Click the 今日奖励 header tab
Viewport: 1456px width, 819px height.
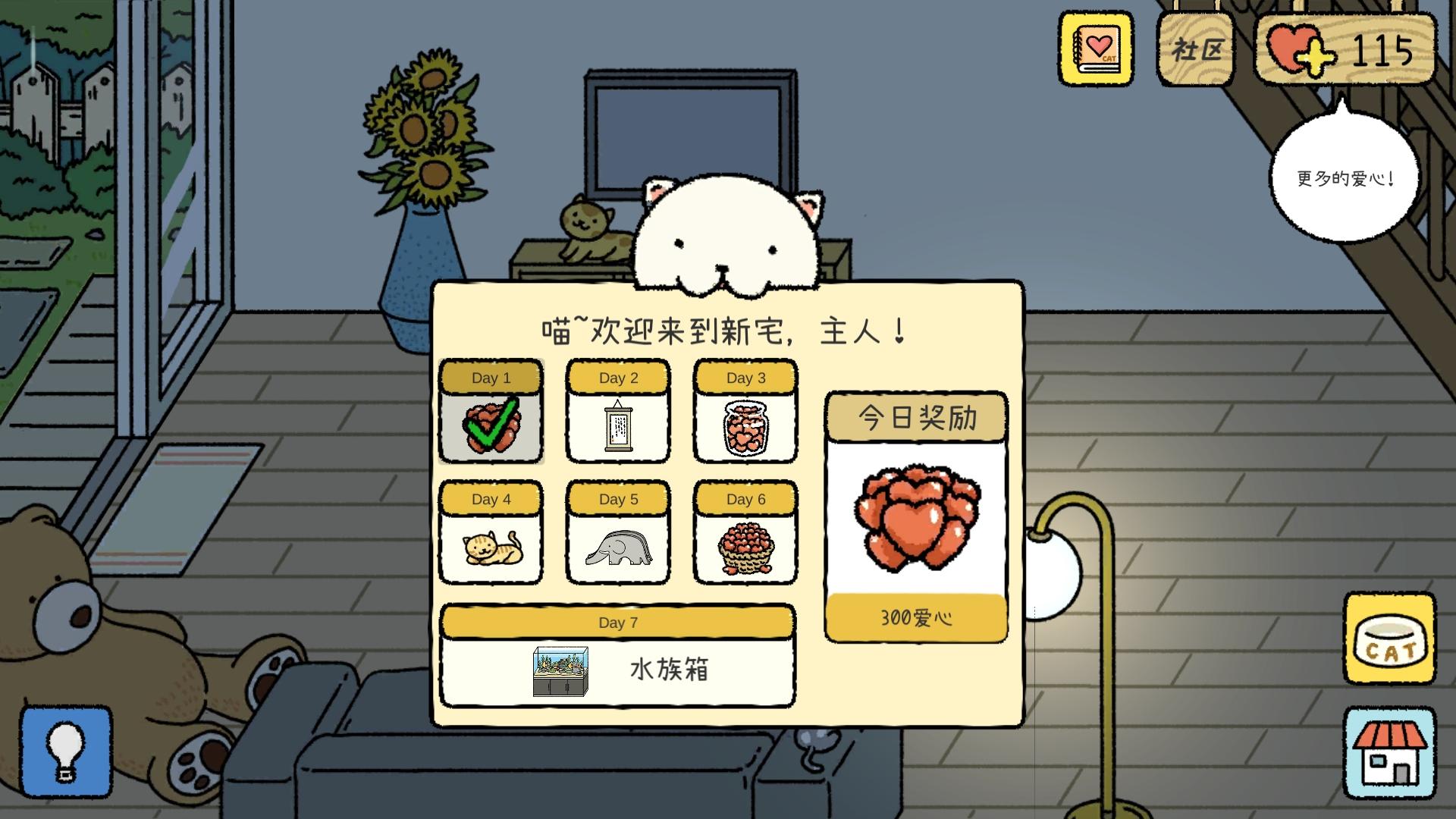tap(916, 416)
